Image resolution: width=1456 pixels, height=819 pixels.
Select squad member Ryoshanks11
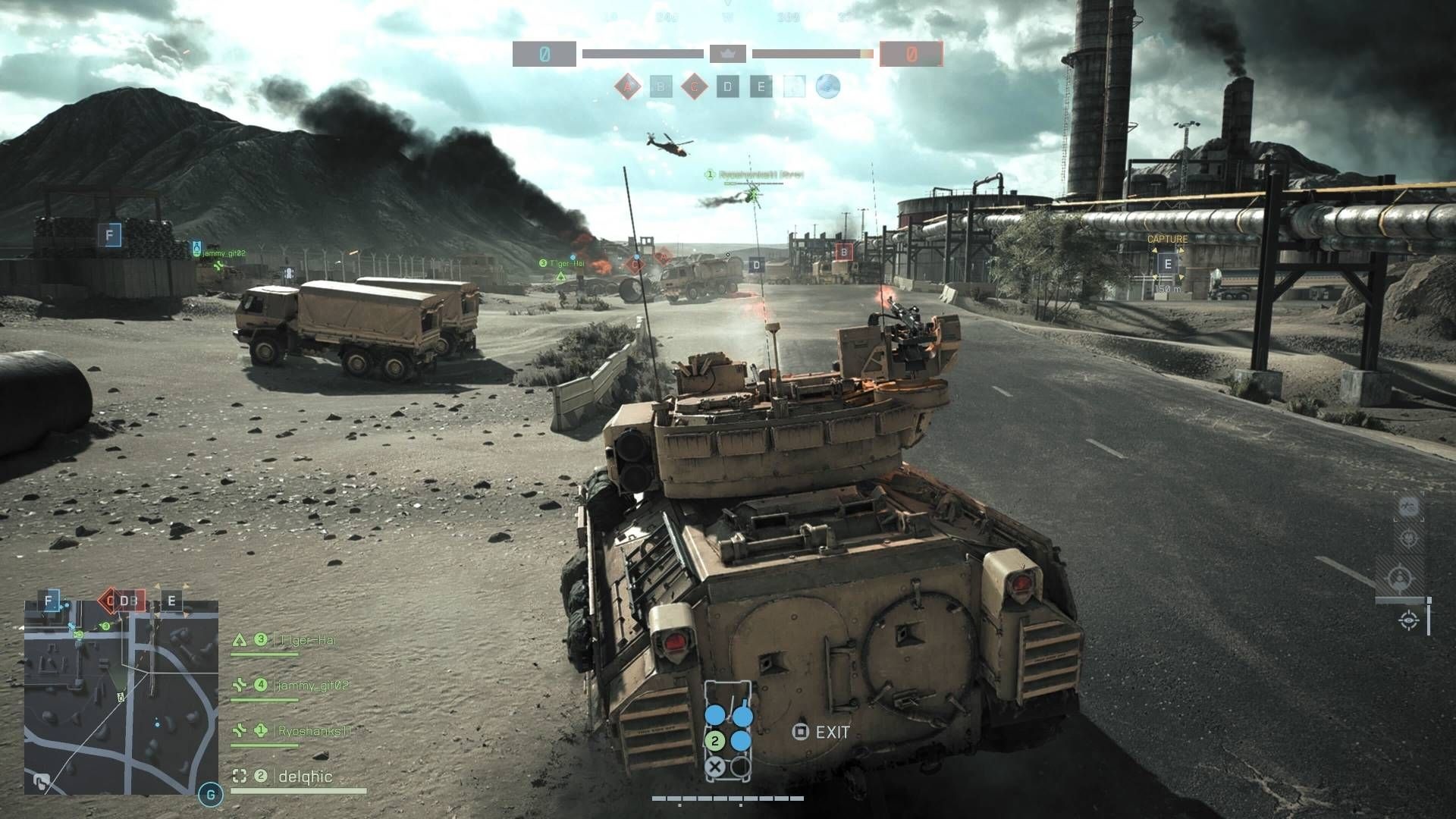click(314, 731)
